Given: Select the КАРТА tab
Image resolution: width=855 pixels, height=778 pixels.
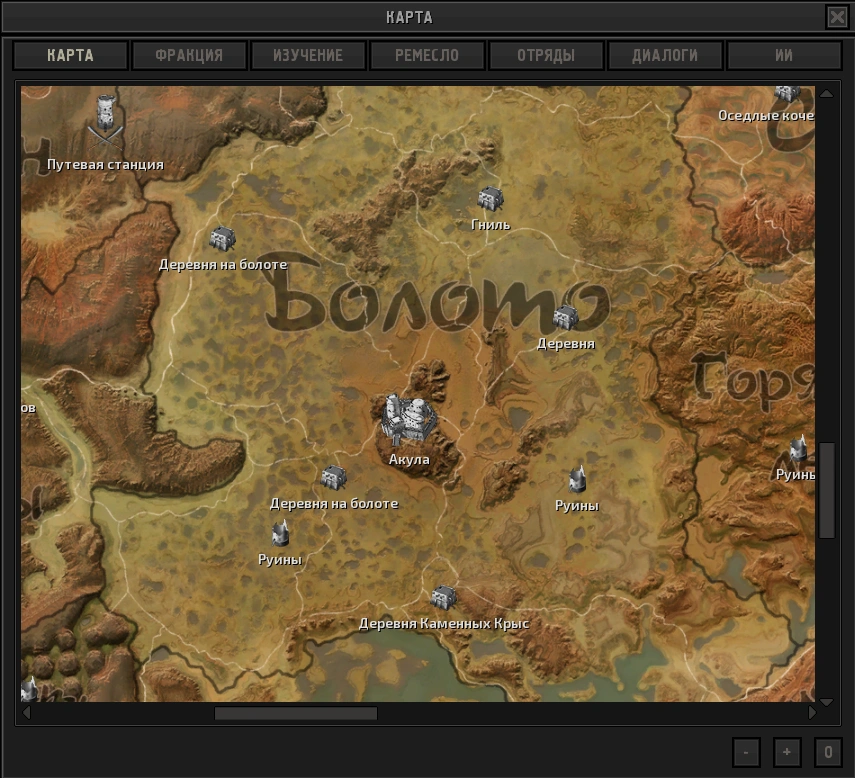Looking at the screenshot, I should click(70, 55).
